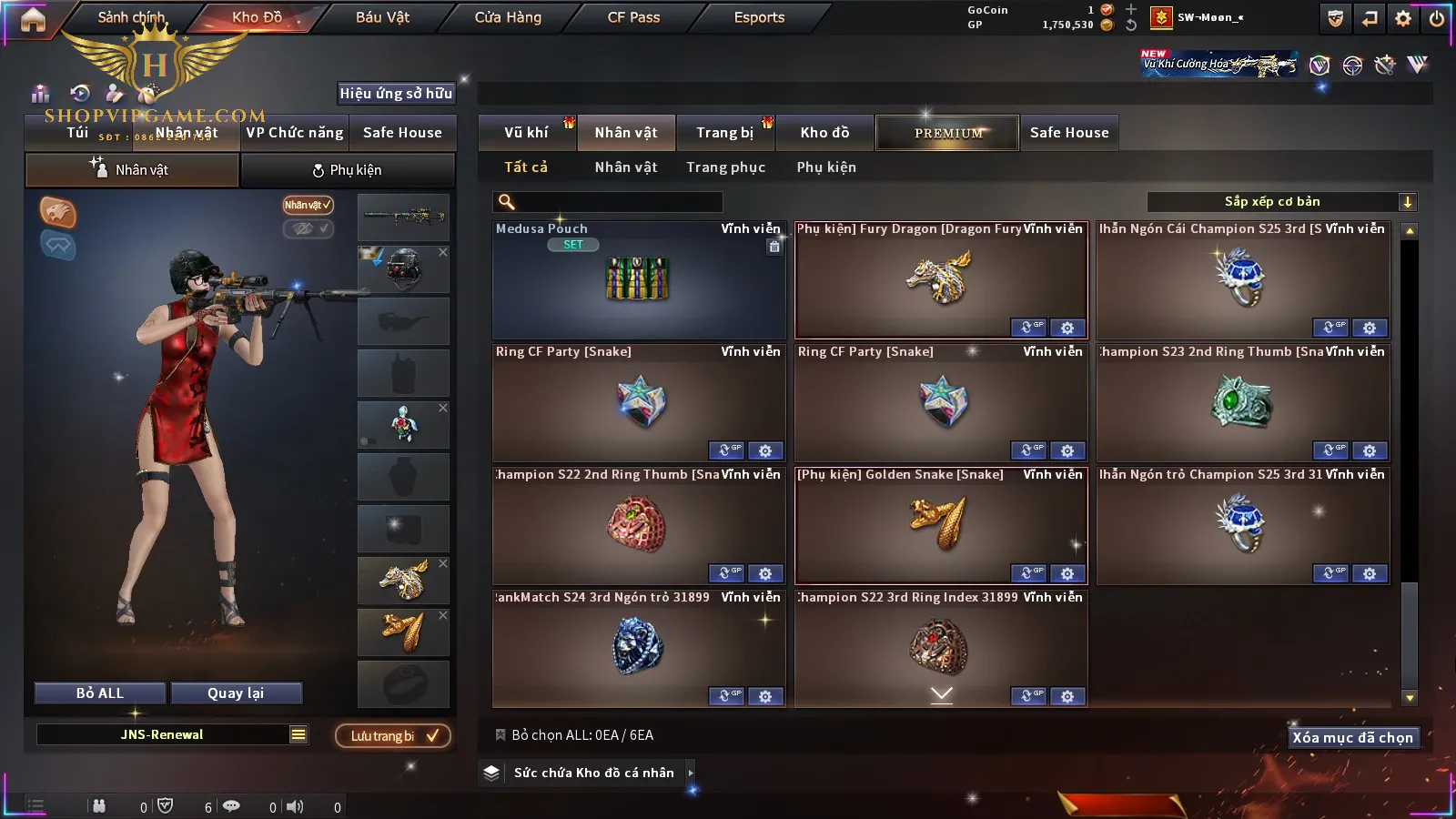Open the PREMIUM tab
The image size is (1456, 819).
tap(947, 133)
